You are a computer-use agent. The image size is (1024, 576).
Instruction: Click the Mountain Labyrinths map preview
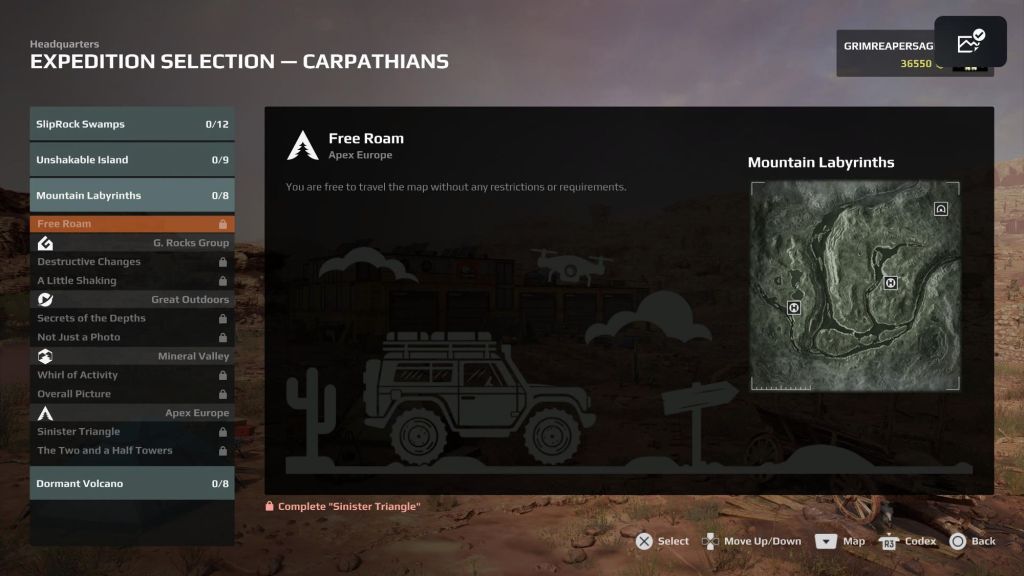(855, 286)
